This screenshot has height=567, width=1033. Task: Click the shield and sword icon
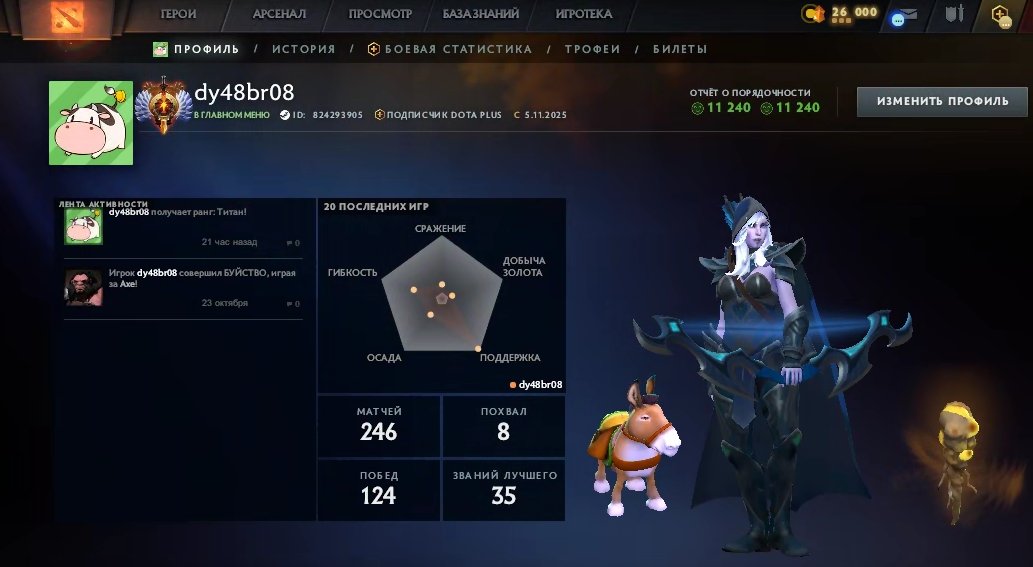(x=954, y=14)
